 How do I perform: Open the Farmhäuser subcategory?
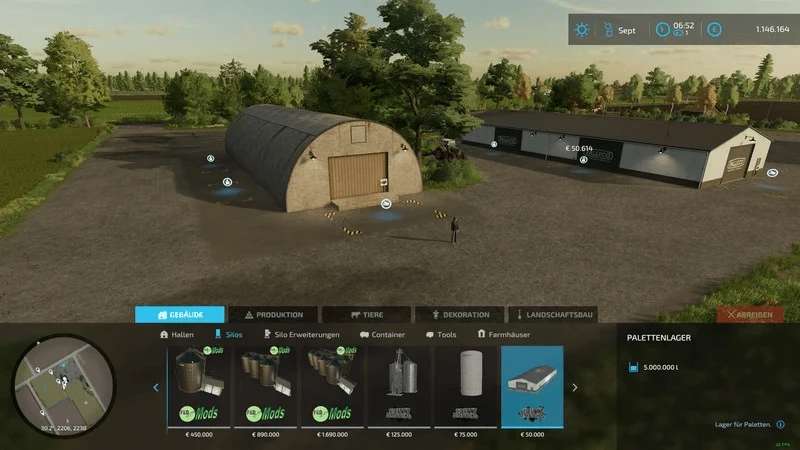pyautogui.click(x=504, y=335)
